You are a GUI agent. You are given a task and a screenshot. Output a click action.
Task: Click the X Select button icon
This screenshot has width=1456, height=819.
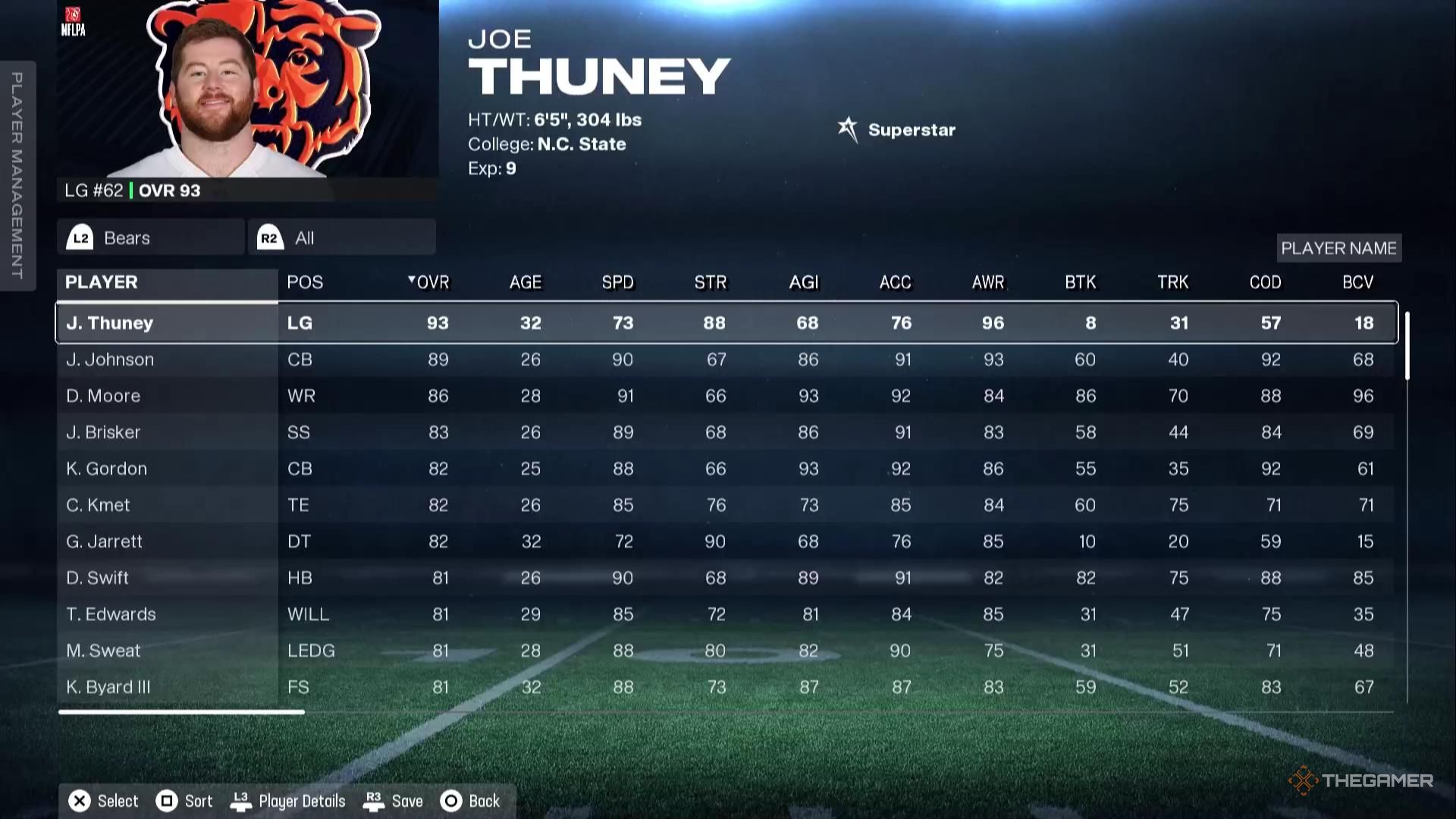point(79,801)
